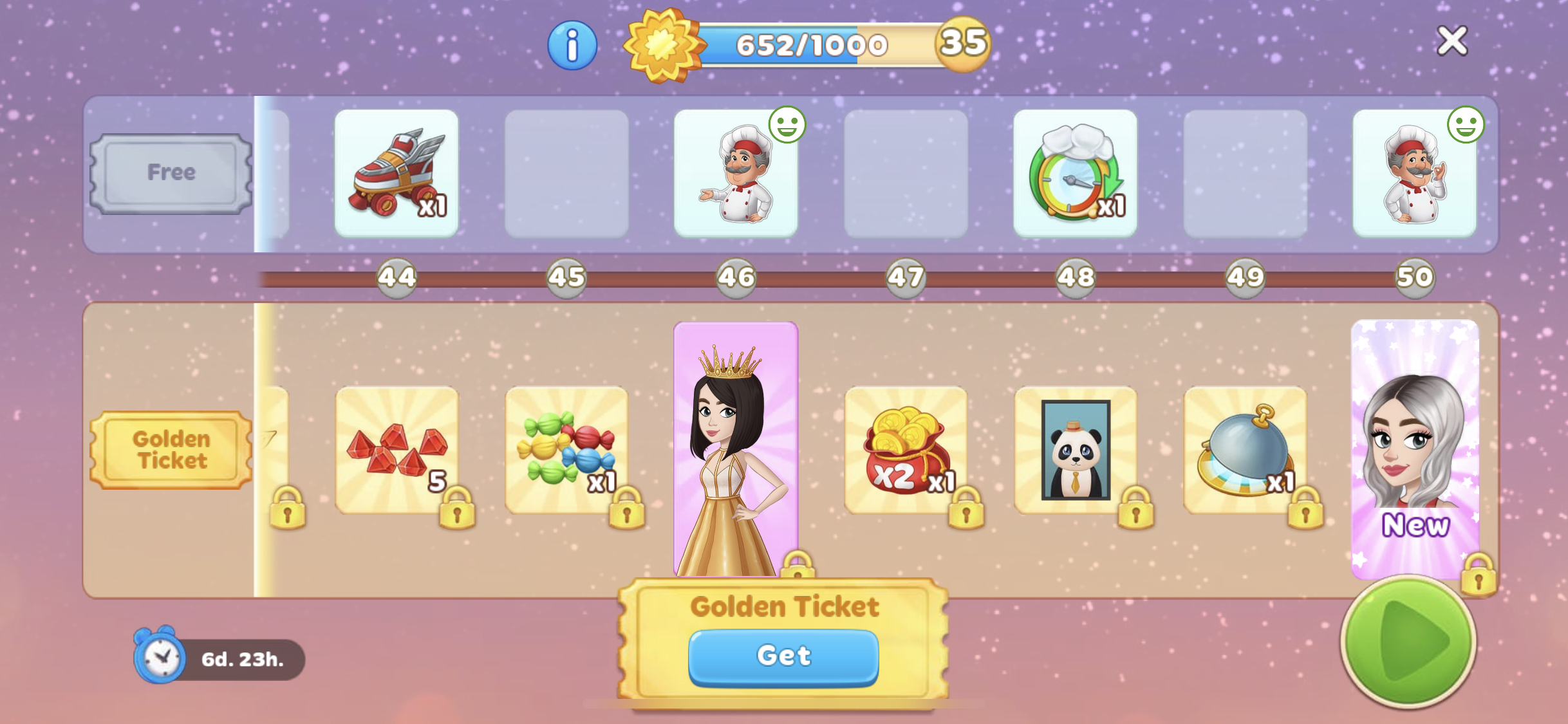
Task: Select the golden gown queen reward
Action: 735,450
